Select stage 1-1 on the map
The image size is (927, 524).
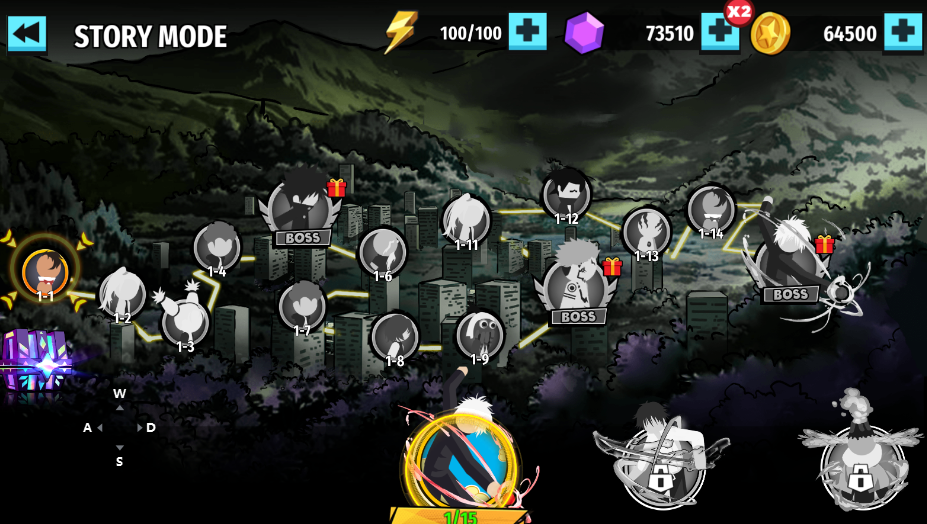46,270
